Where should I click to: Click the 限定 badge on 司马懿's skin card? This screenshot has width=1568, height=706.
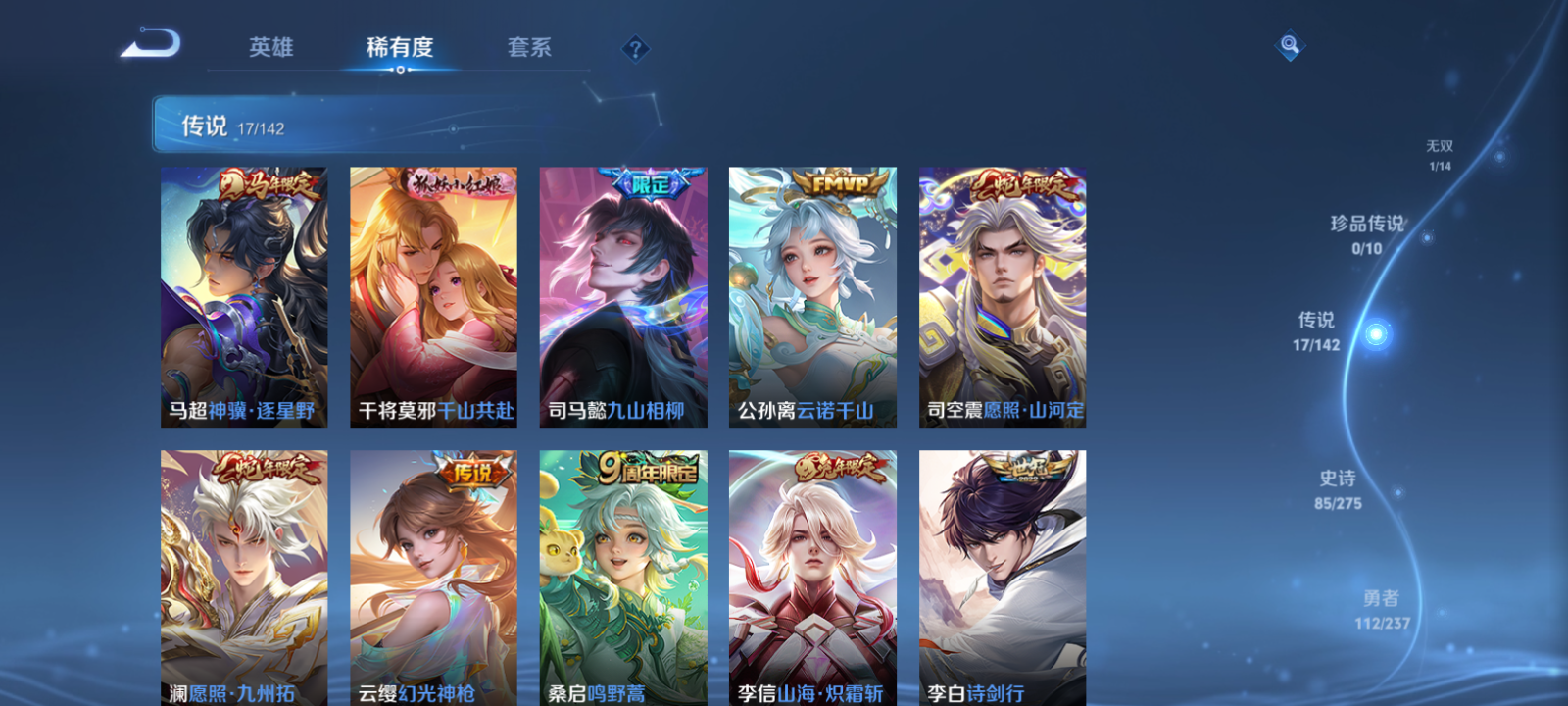tap(651, 182)
